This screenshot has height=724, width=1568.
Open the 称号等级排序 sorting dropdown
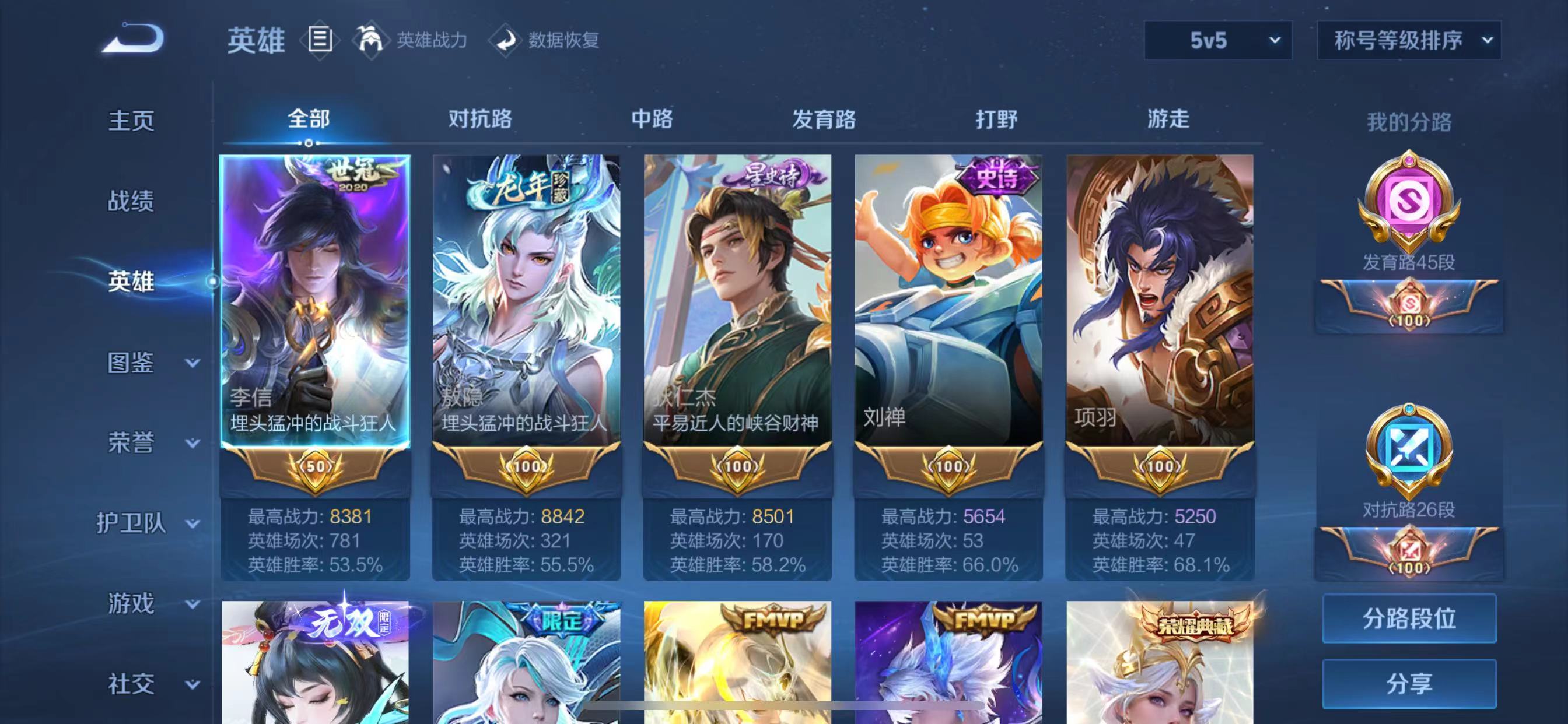[x=1409, y=40]
